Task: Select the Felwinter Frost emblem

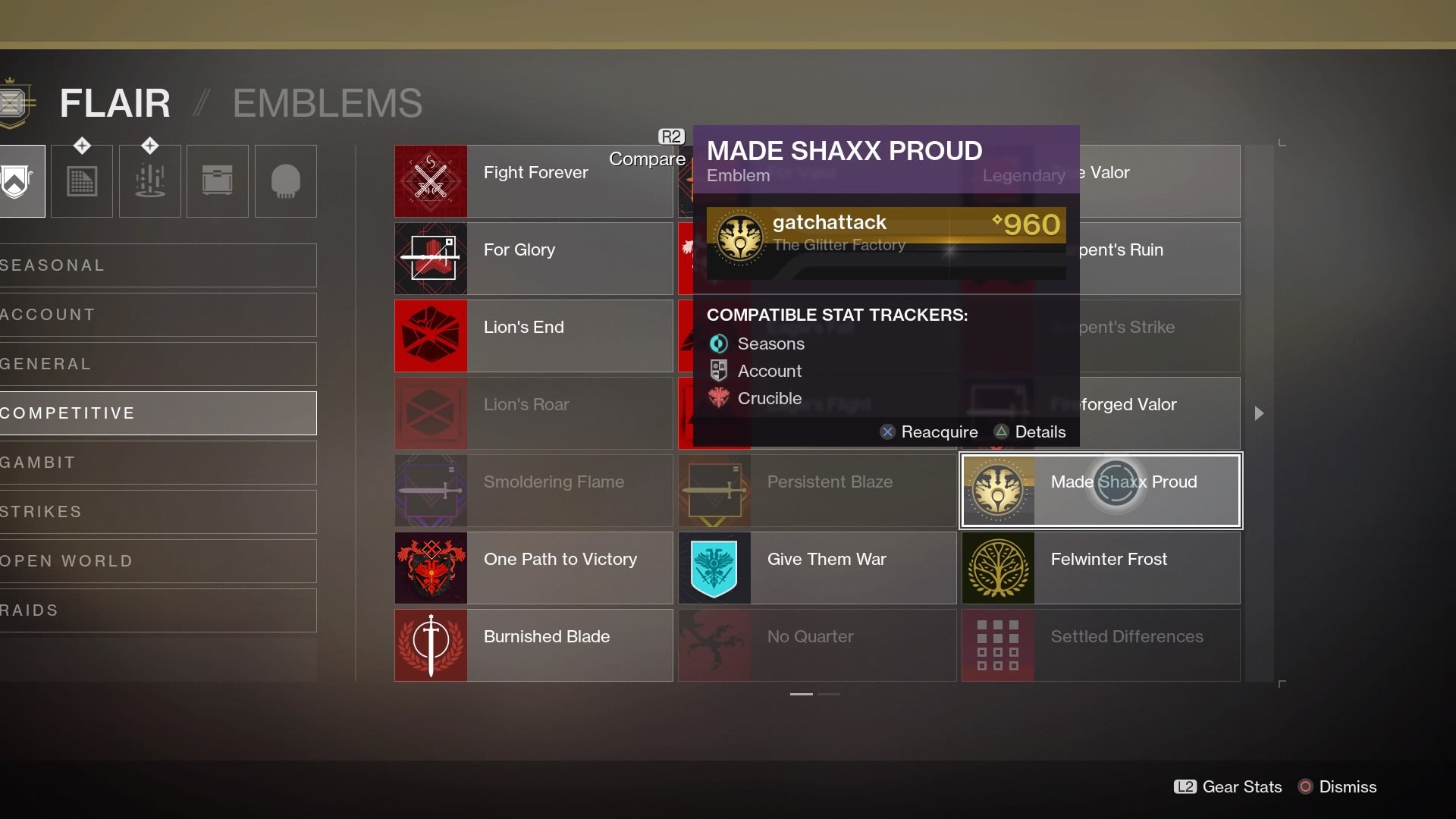Action: 1100,568
